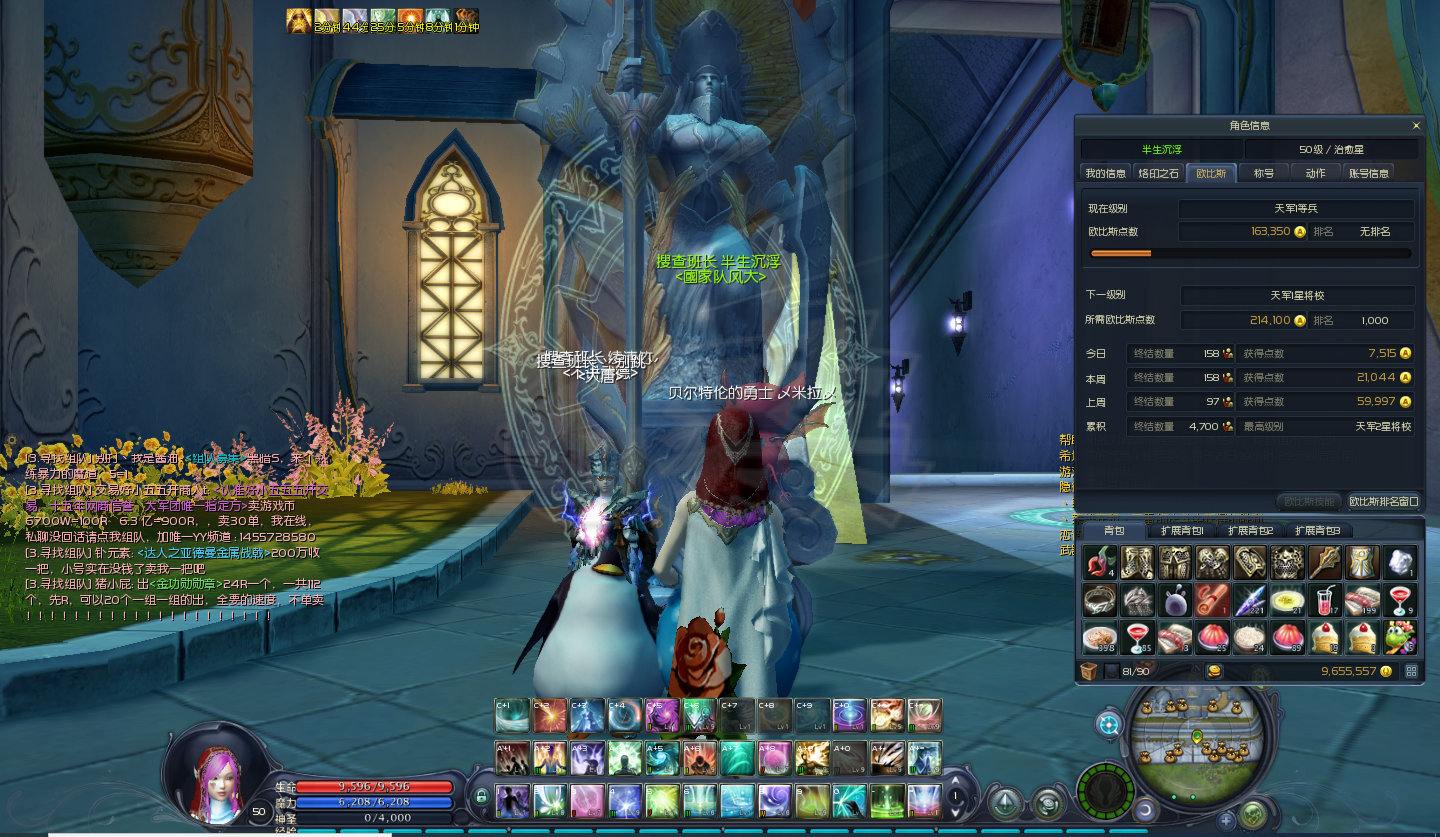Click the white crystal item in the bag

[x=1400, y=563]
